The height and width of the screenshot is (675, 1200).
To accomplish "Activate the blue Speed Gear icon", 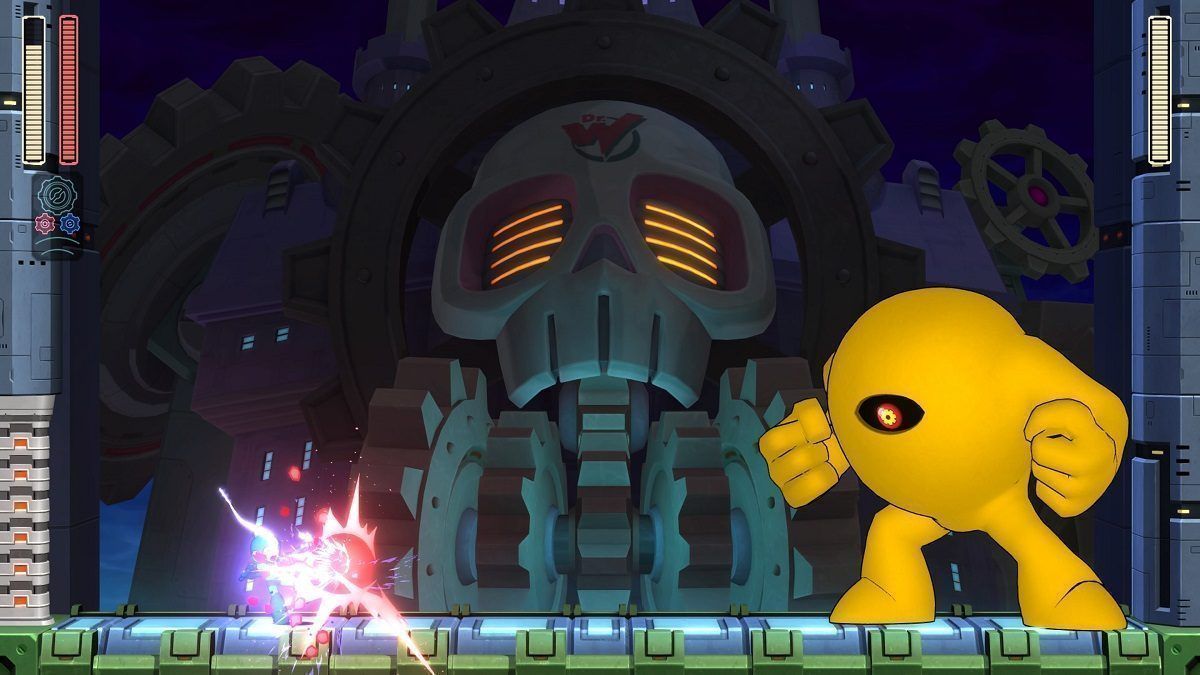I will pos(69,224).
